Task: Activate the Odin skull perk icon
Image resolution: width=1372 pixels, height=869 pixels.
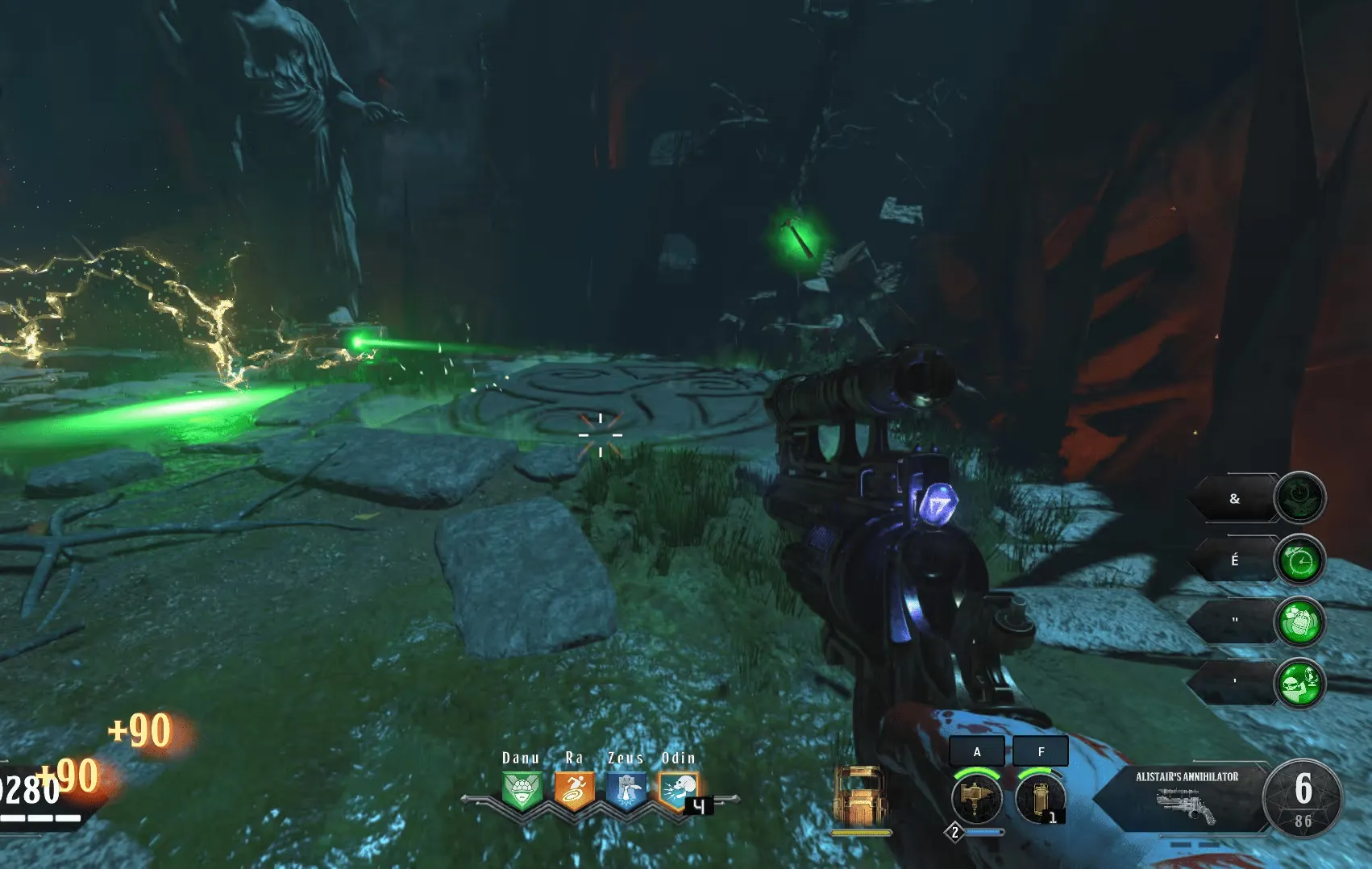Action: 678,791
